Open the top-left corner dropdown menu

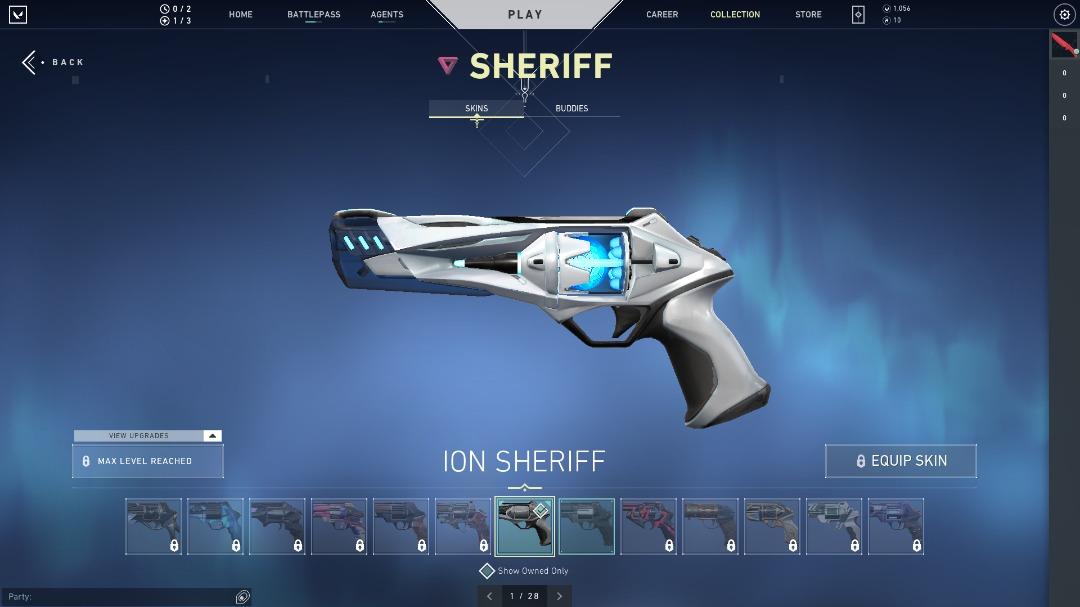coord(17,15)
